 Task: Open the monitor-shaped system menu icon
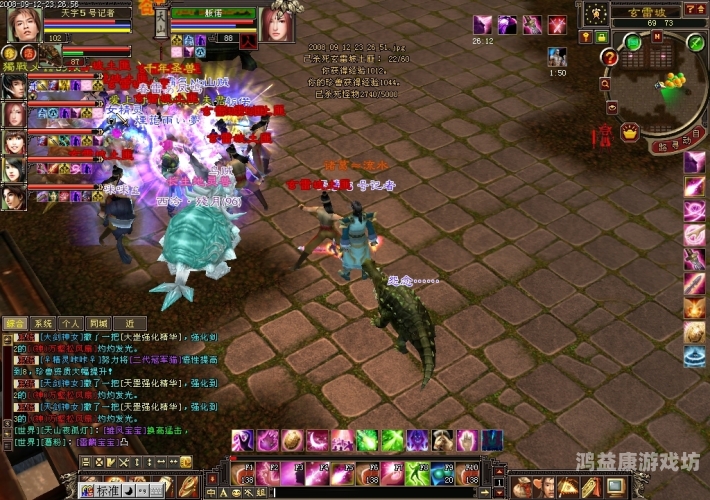coord(617,487)
